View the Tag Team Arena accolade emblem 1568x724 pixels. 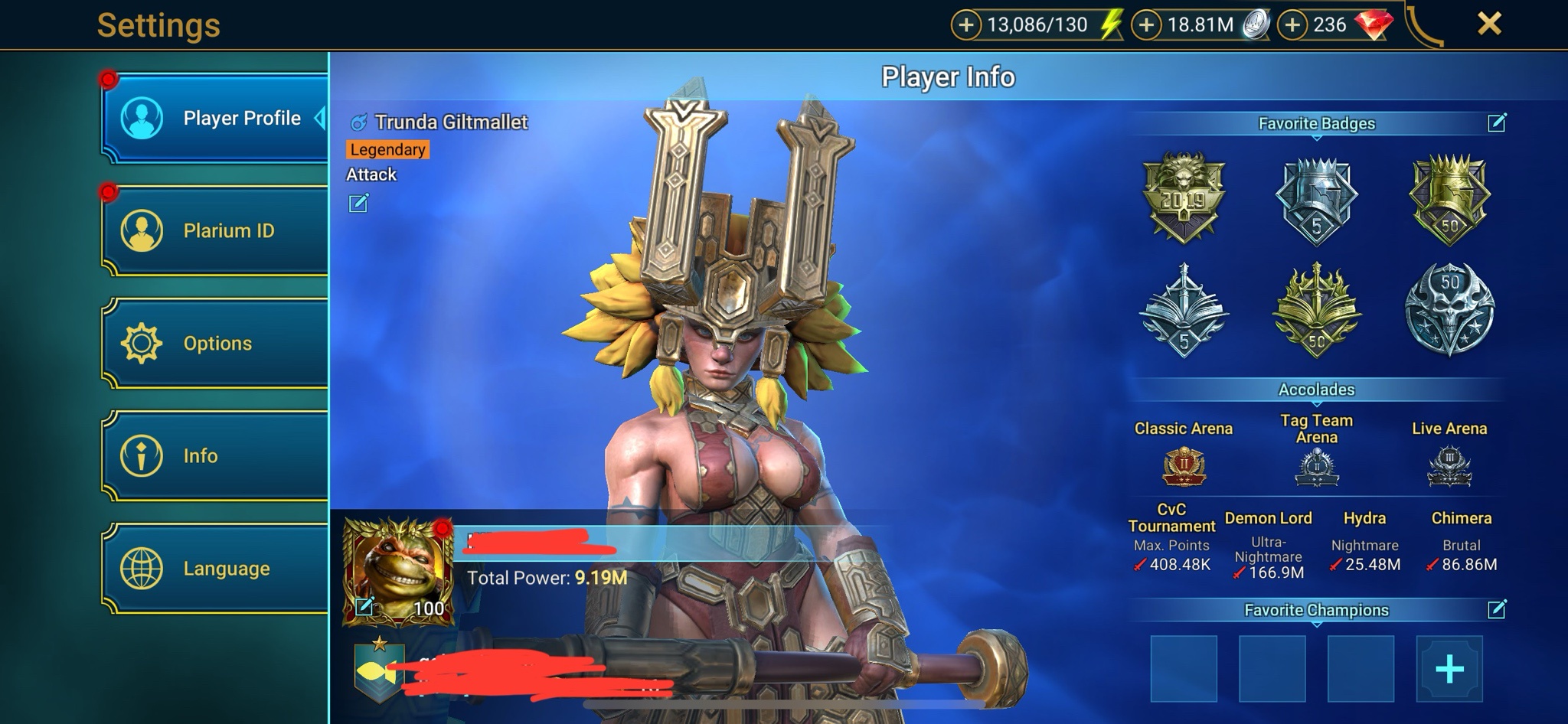1317,466
